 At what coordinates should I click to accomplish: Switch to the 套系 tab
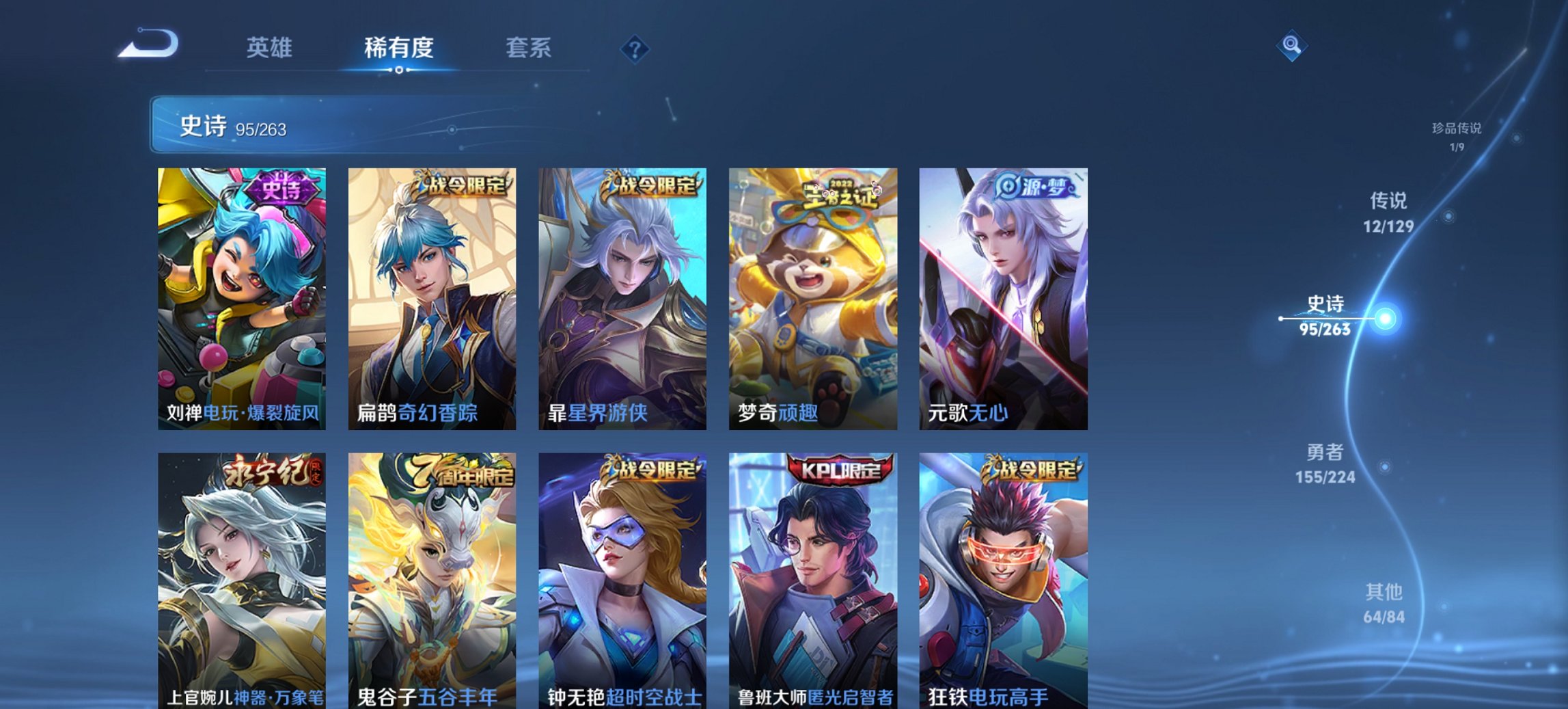[527, 46]
